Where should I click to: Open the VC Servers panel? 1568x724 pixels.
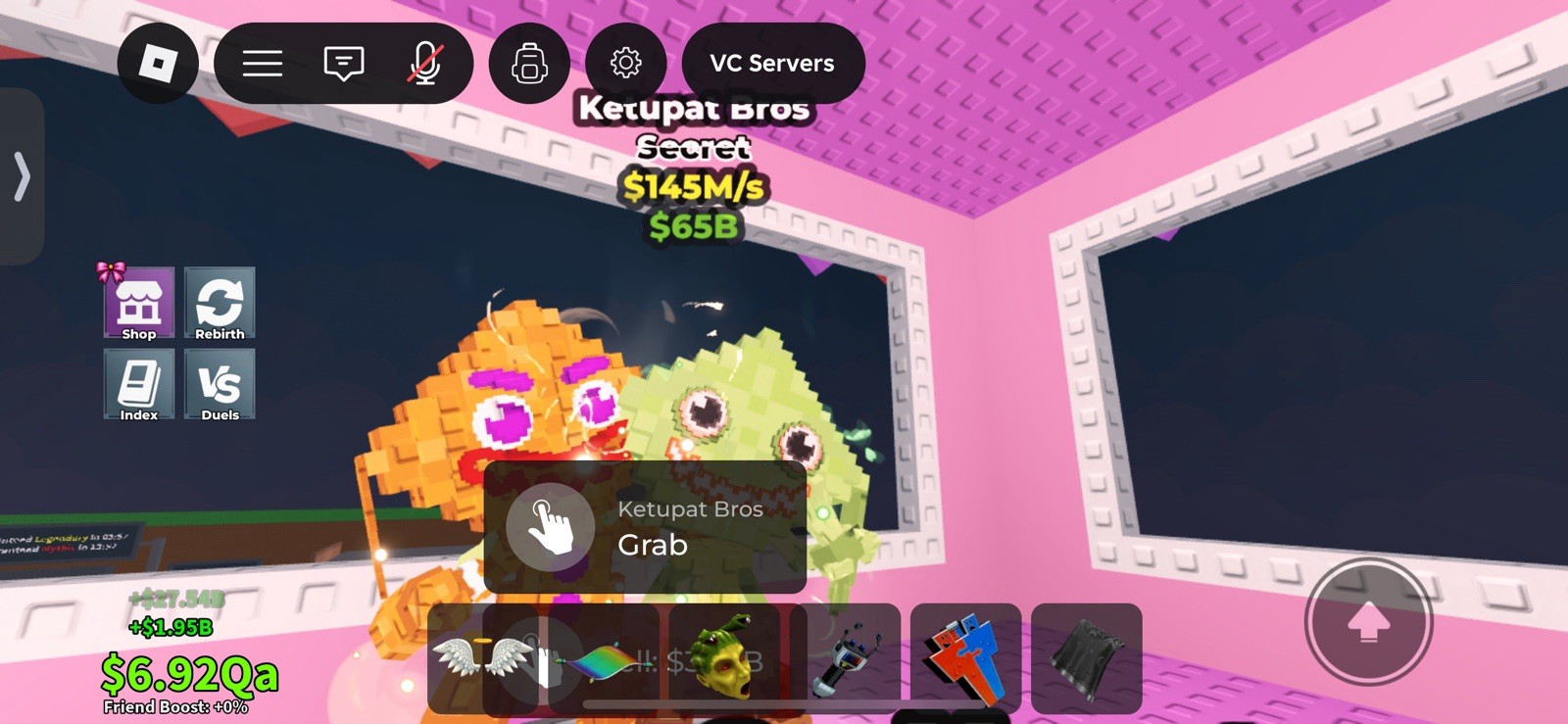coord(772,63)
